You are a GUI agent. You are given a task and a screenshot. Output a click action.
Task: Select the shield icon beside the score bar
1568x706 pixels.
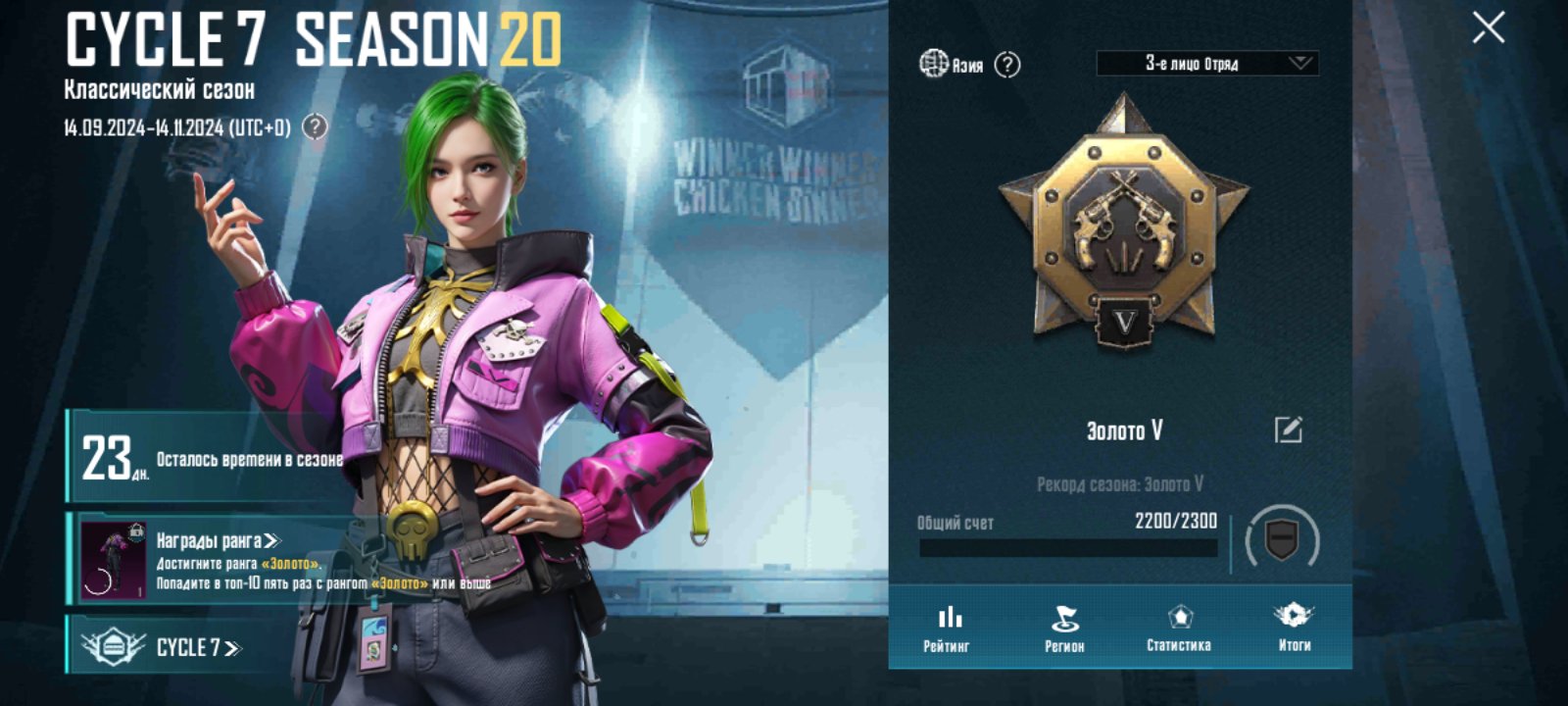tap(1282, 538)
